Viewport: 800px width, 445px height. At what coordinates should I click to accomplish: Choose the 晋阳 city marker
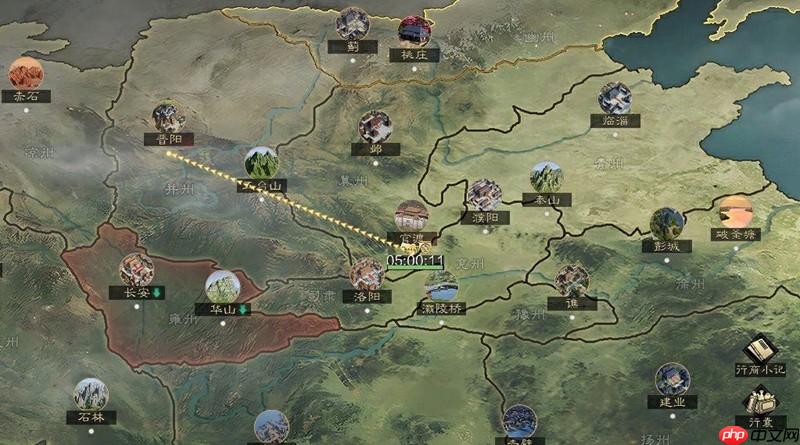(x=166, y=119)
